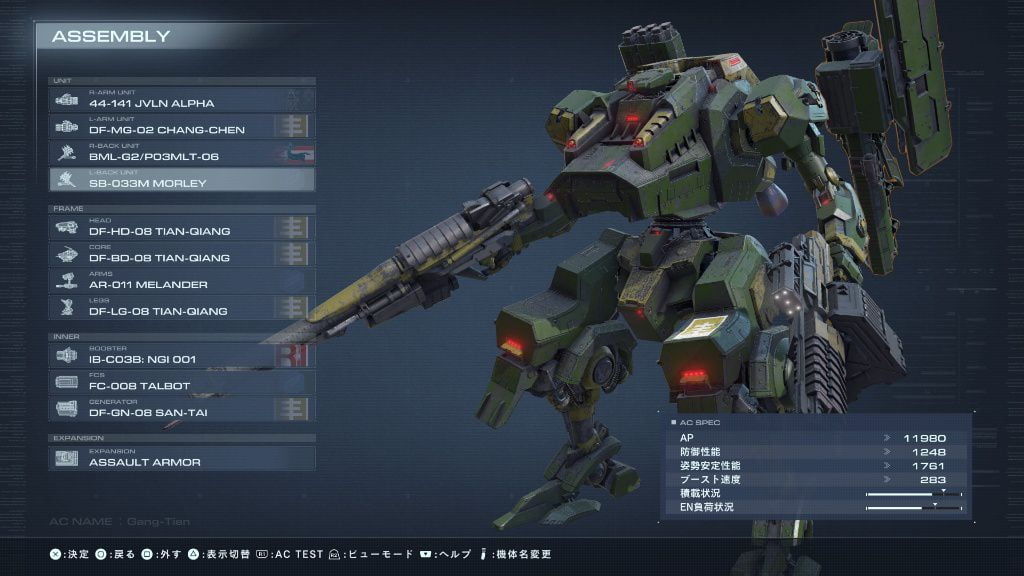Open the DF-HD-08 TIAN-QIANG head slot
The image size is (1024, 576).
click(x=182, y=228)
